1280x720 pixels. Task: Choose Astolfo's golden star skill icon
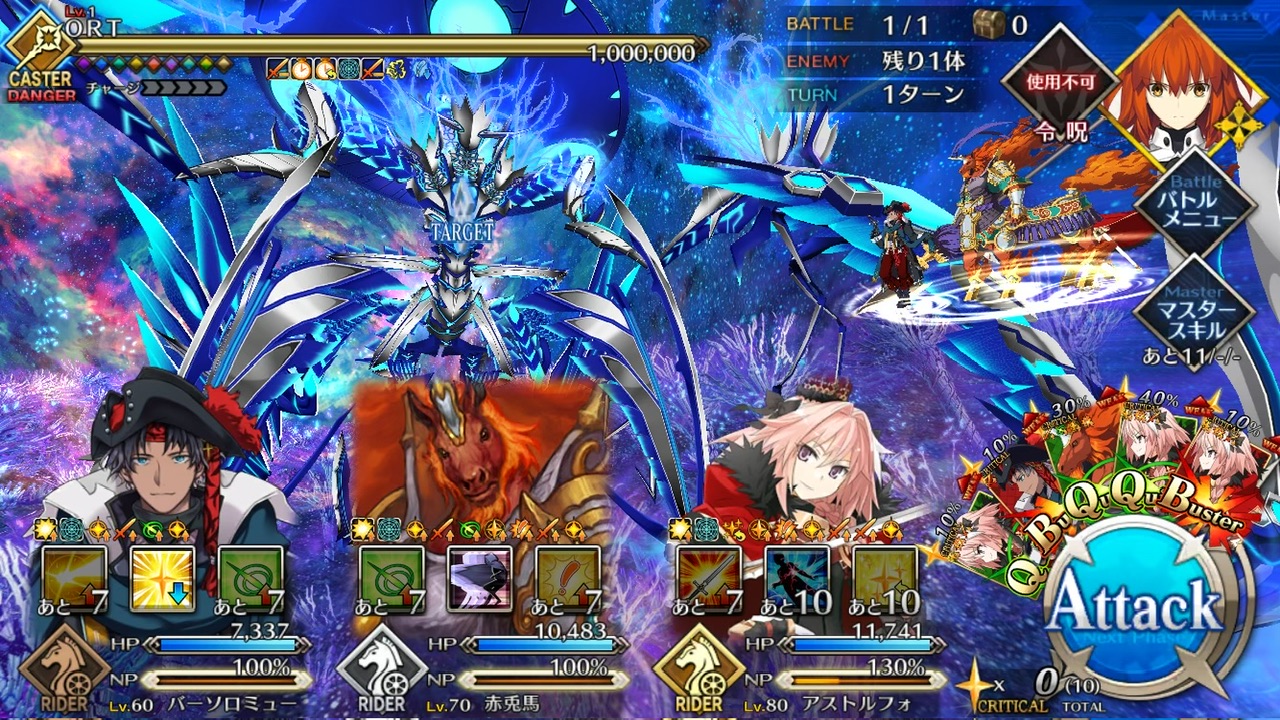coord(885,579)
